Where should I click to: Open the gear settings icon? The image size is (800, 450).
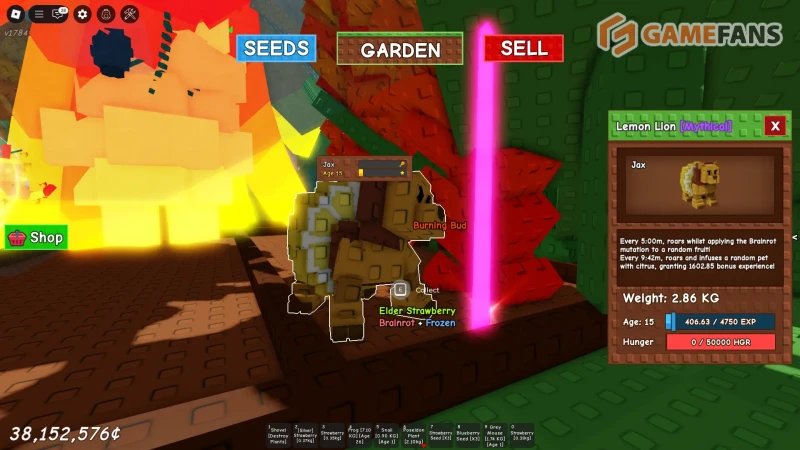point(83,14)
